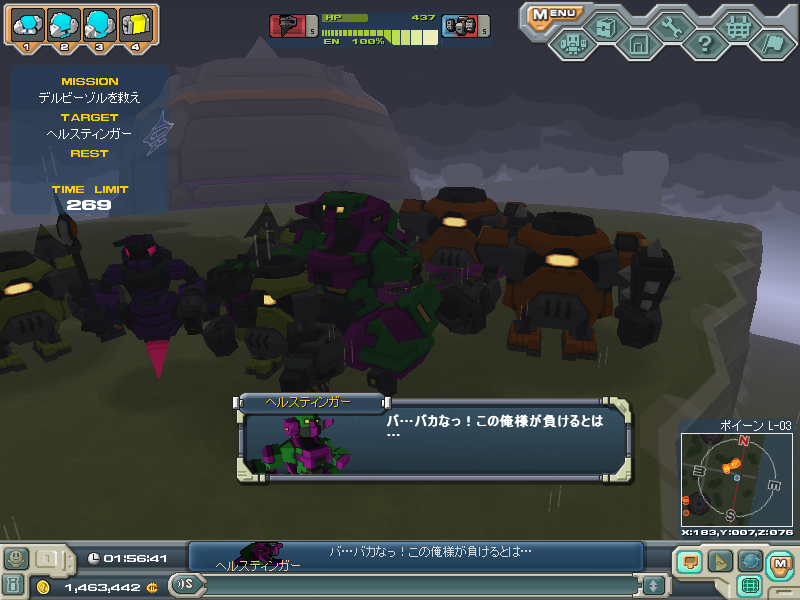Open the orange MENU button
Image resolution: width=800 pixels, height=600 pixels.
[554, 14]
